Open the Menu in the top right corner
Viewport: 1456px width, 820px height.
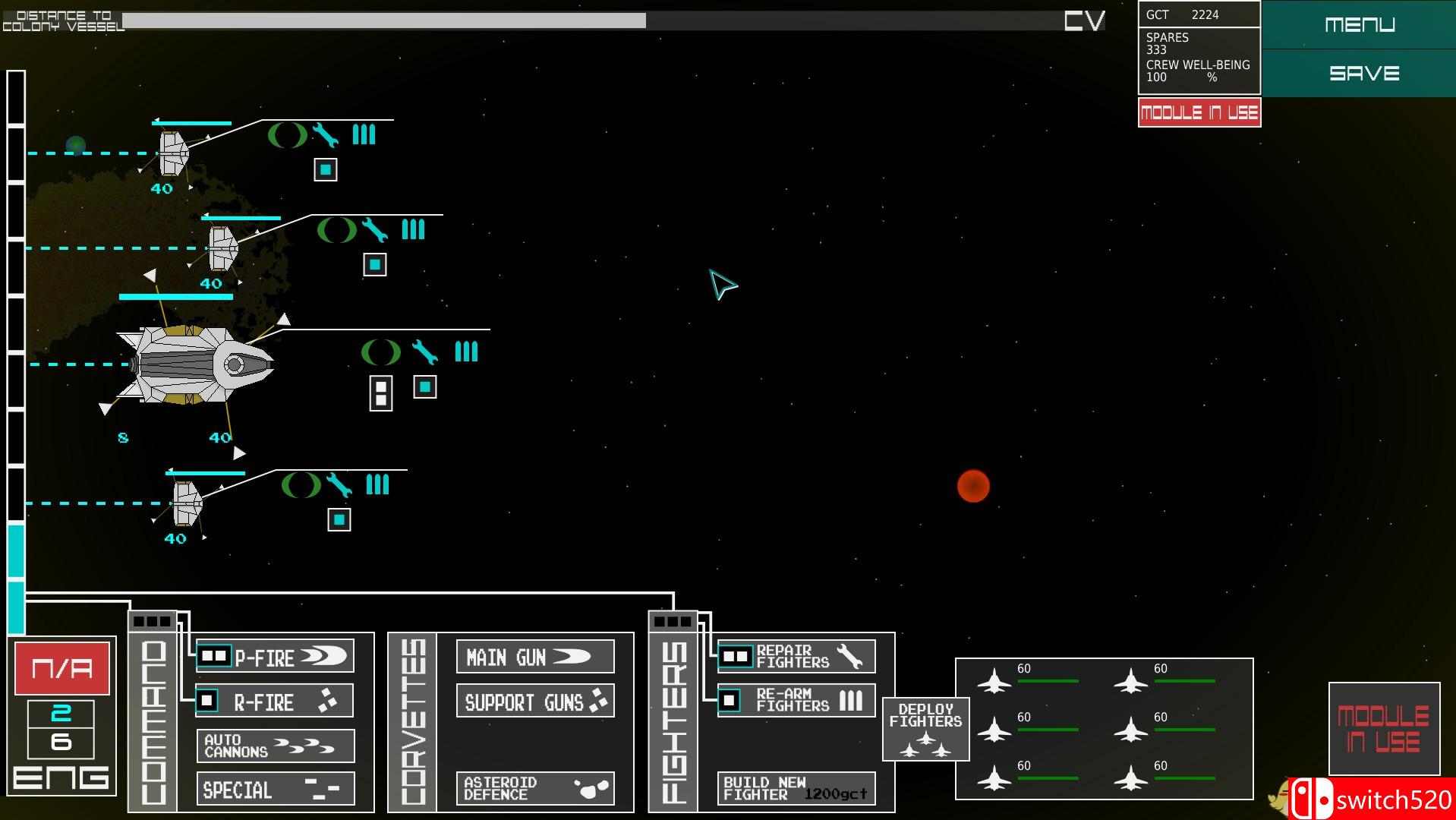1360,24
